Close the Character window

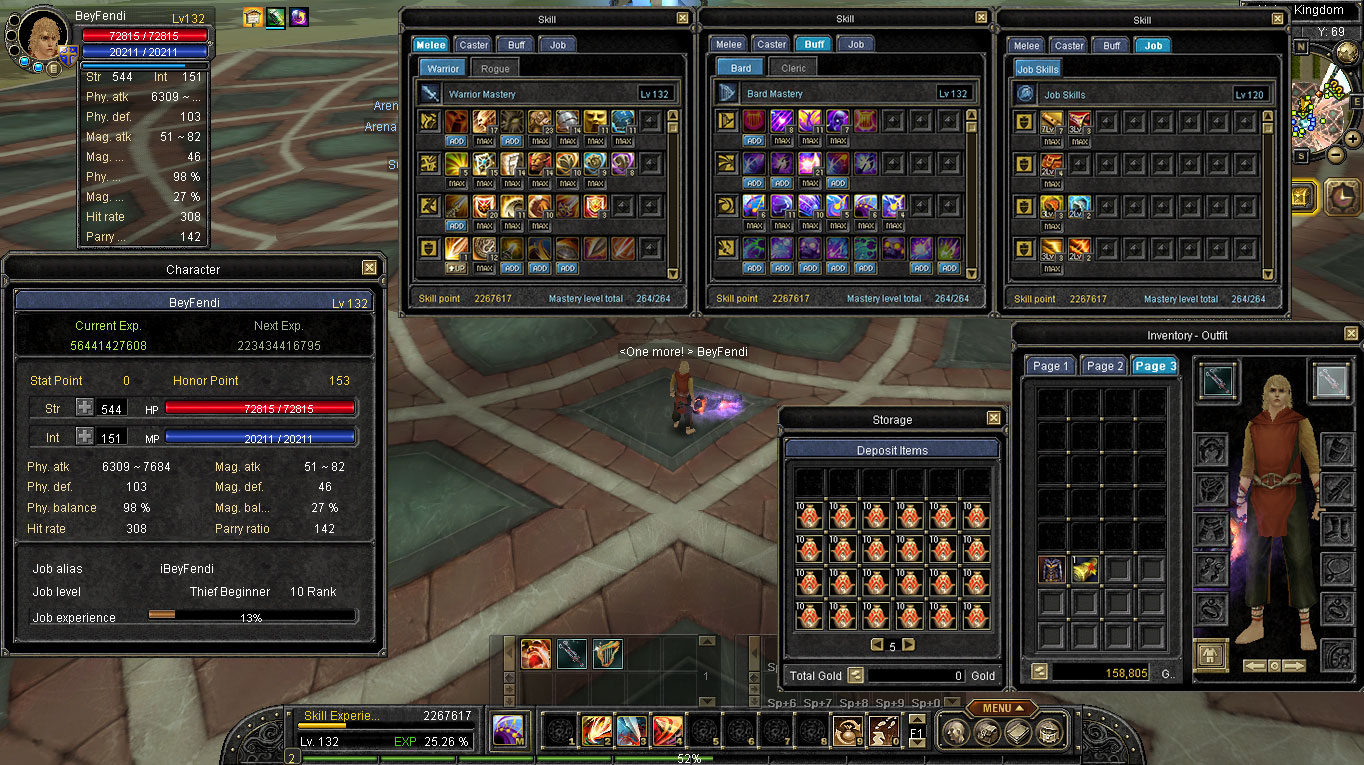click(x=369, y=268)
